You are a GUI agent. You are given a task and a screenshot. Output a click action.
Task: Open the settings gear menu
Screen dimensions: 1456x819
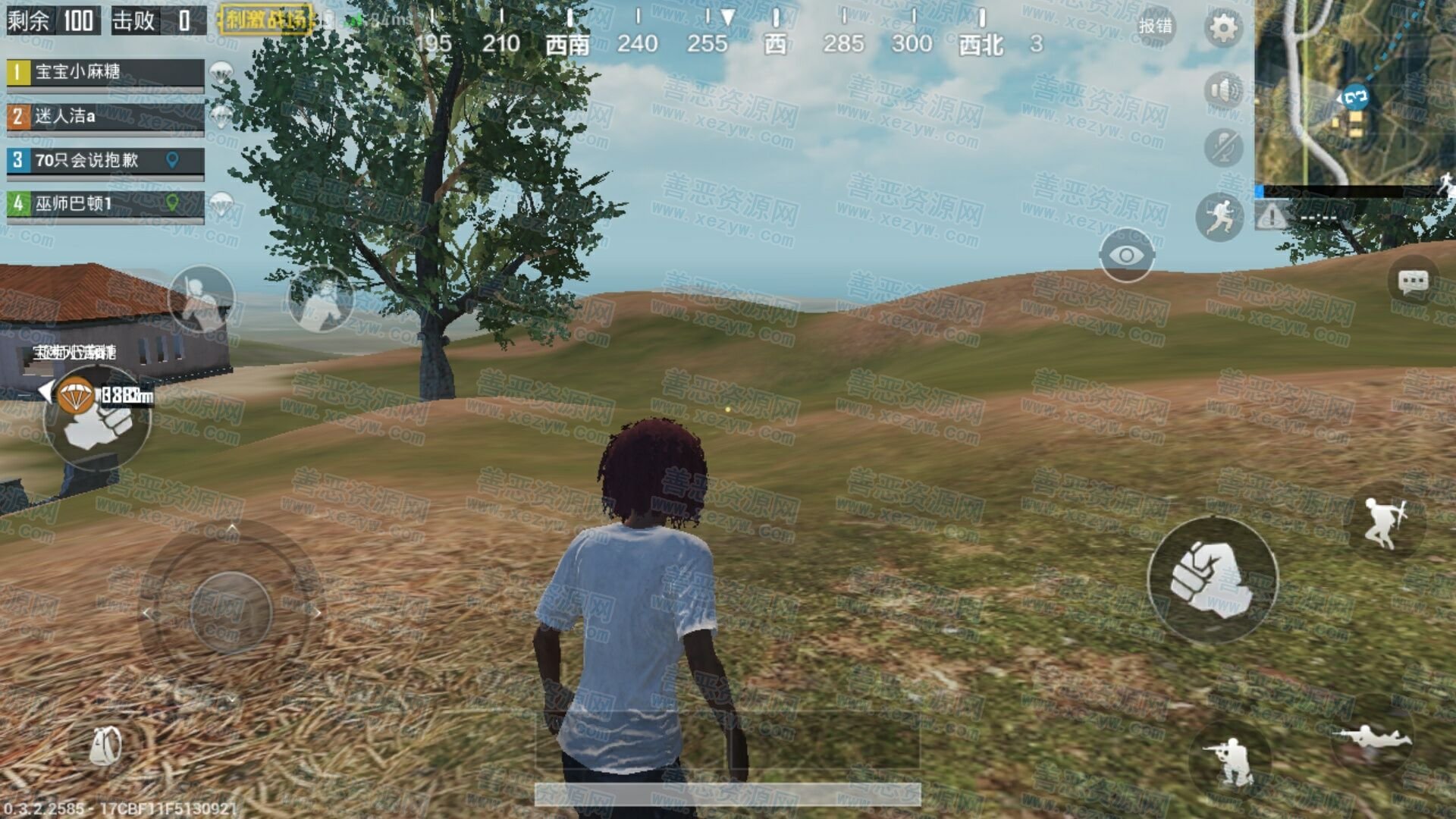tap(1222, 29)
